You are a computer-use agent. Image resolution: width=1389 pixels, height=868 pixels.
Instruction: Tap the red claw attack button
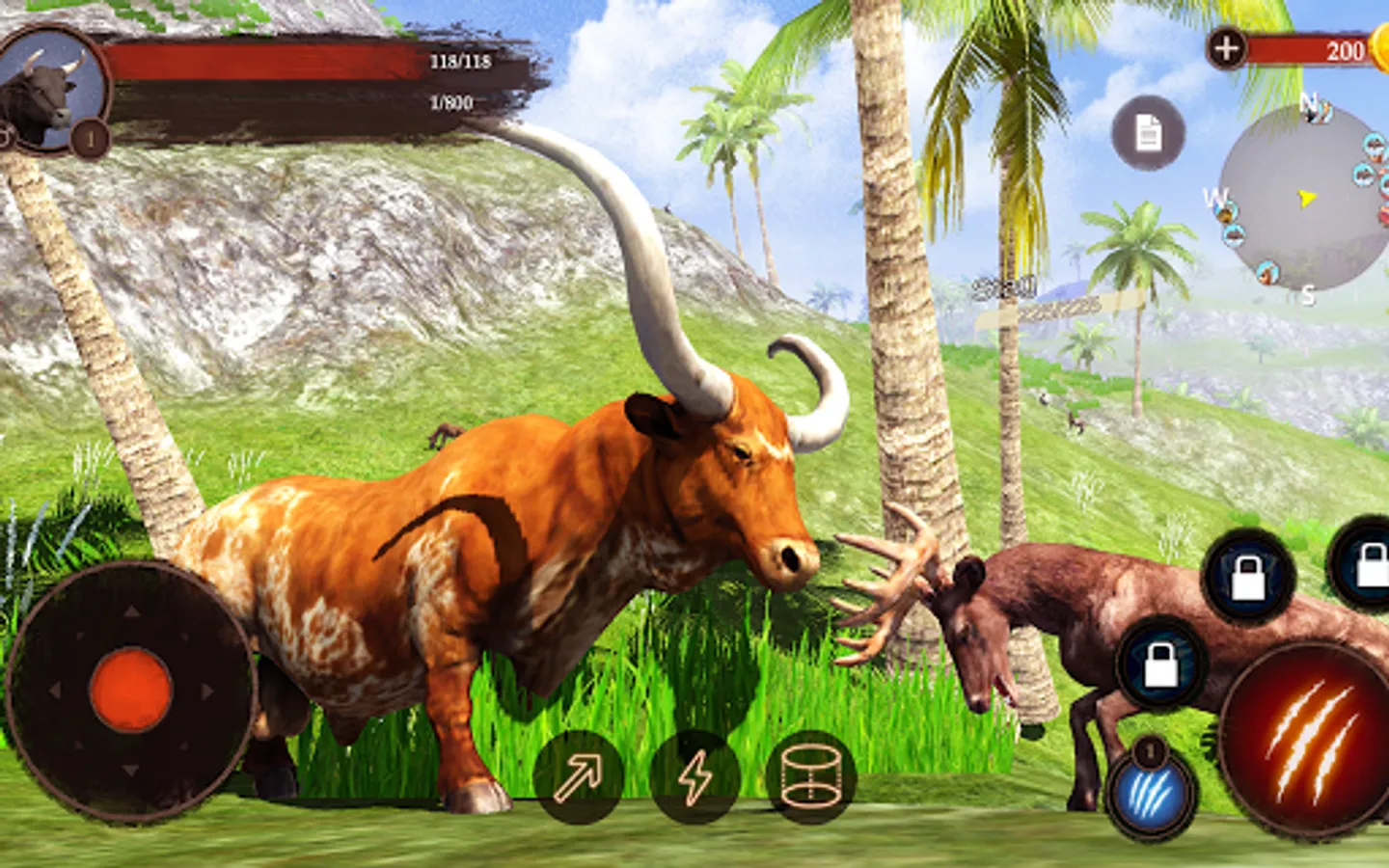(1307, 741)
